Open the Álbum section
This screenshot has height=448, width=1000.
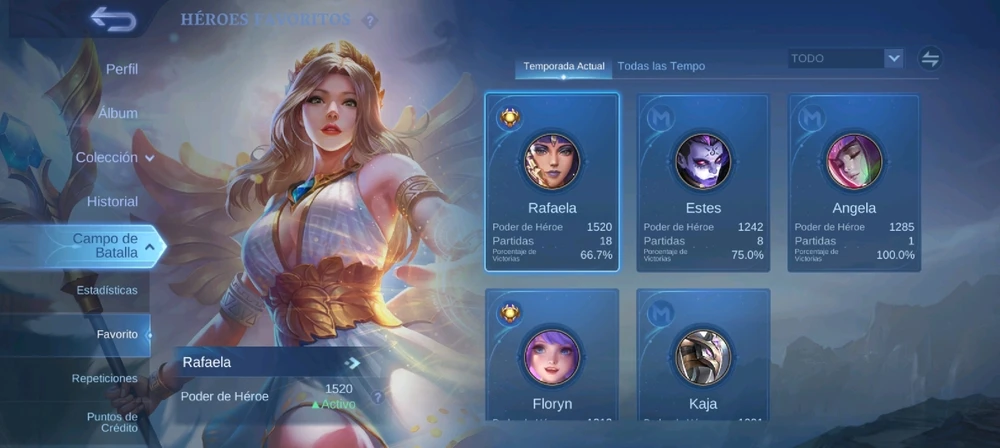pos(118,113)
